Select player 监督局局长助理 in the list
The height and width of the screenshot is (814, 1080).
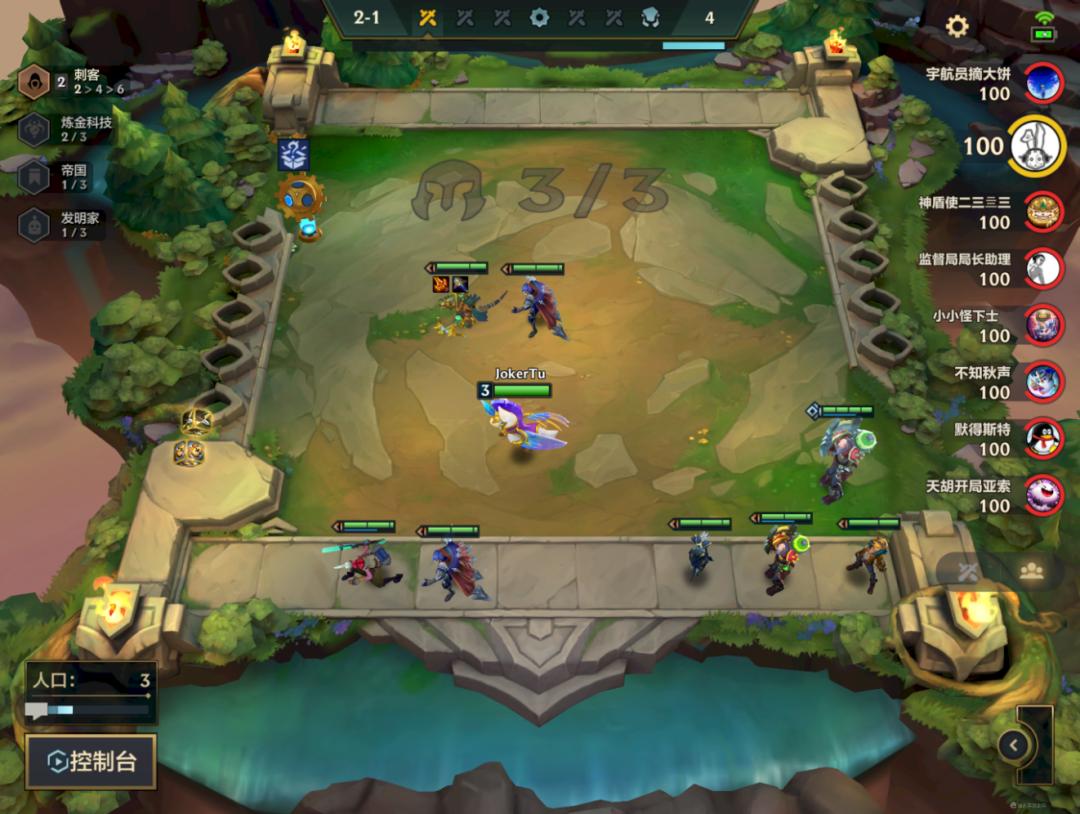[1044, 268]
